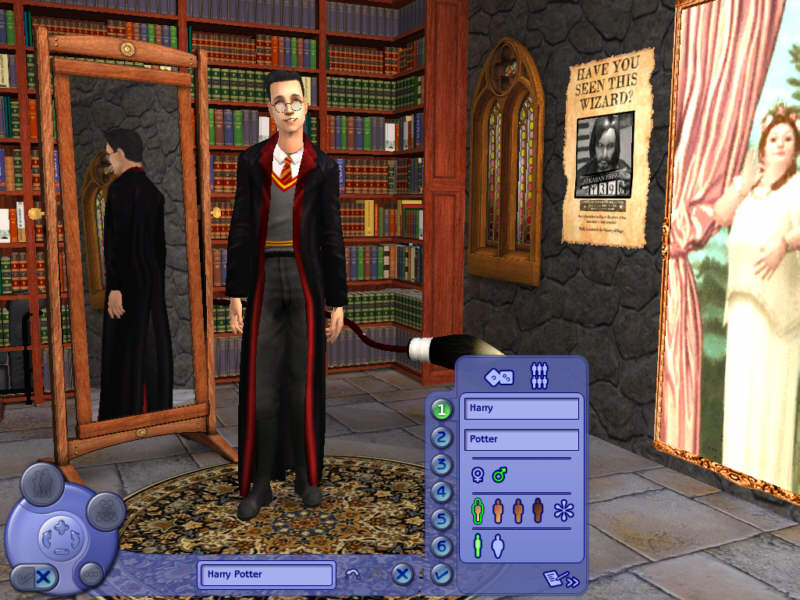
Task: Choose the heavier white body shape
Action: tap(498, 545)
